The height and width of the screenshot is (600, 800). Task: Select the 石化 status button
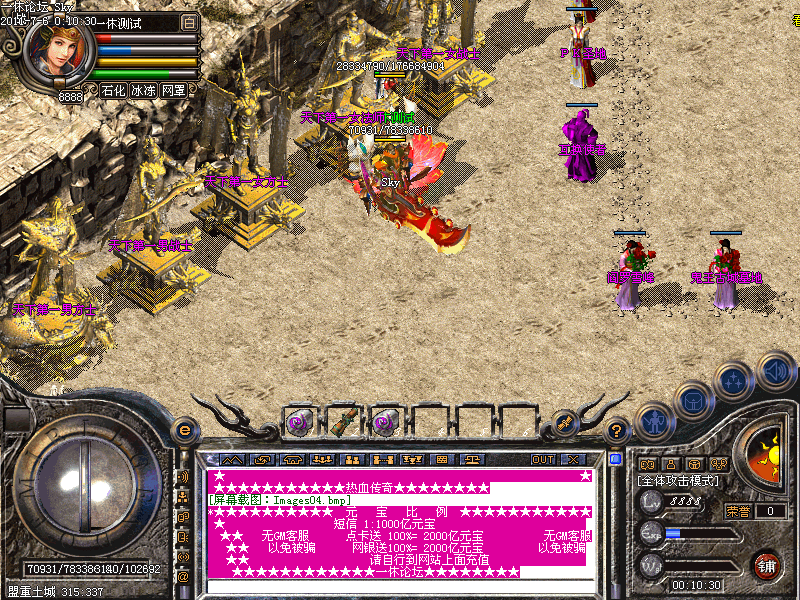113,90
